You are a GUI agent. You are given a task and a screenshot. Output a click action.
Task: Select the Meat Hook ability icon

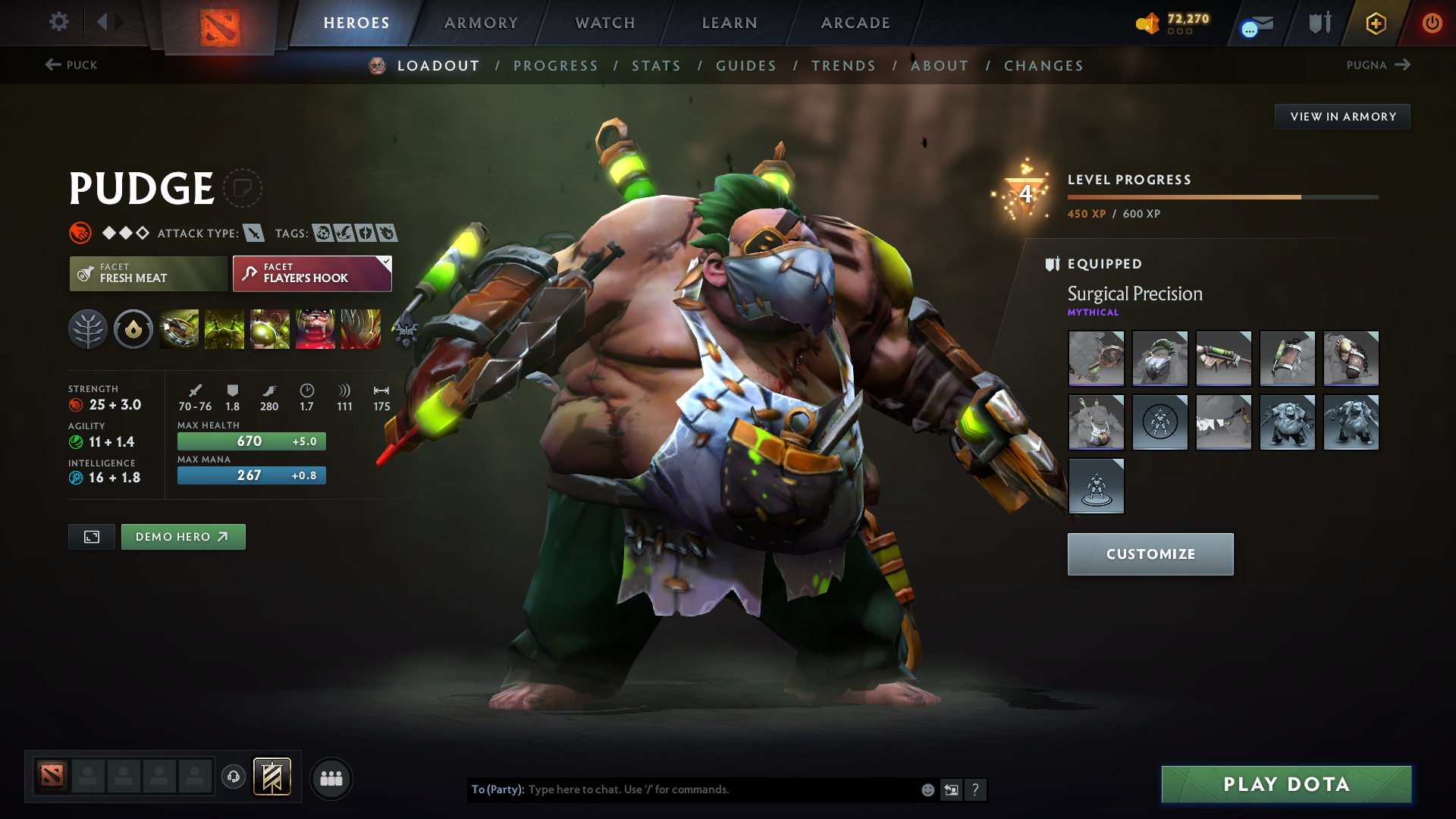(x=179, y=328)
